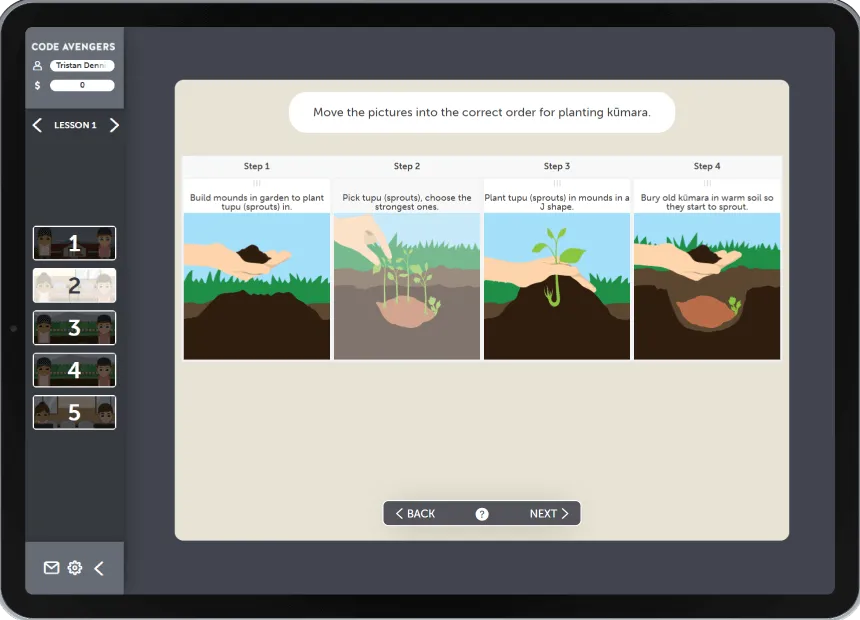
Task: Open lesson section thumbnail 3
Action: point(74,328)
